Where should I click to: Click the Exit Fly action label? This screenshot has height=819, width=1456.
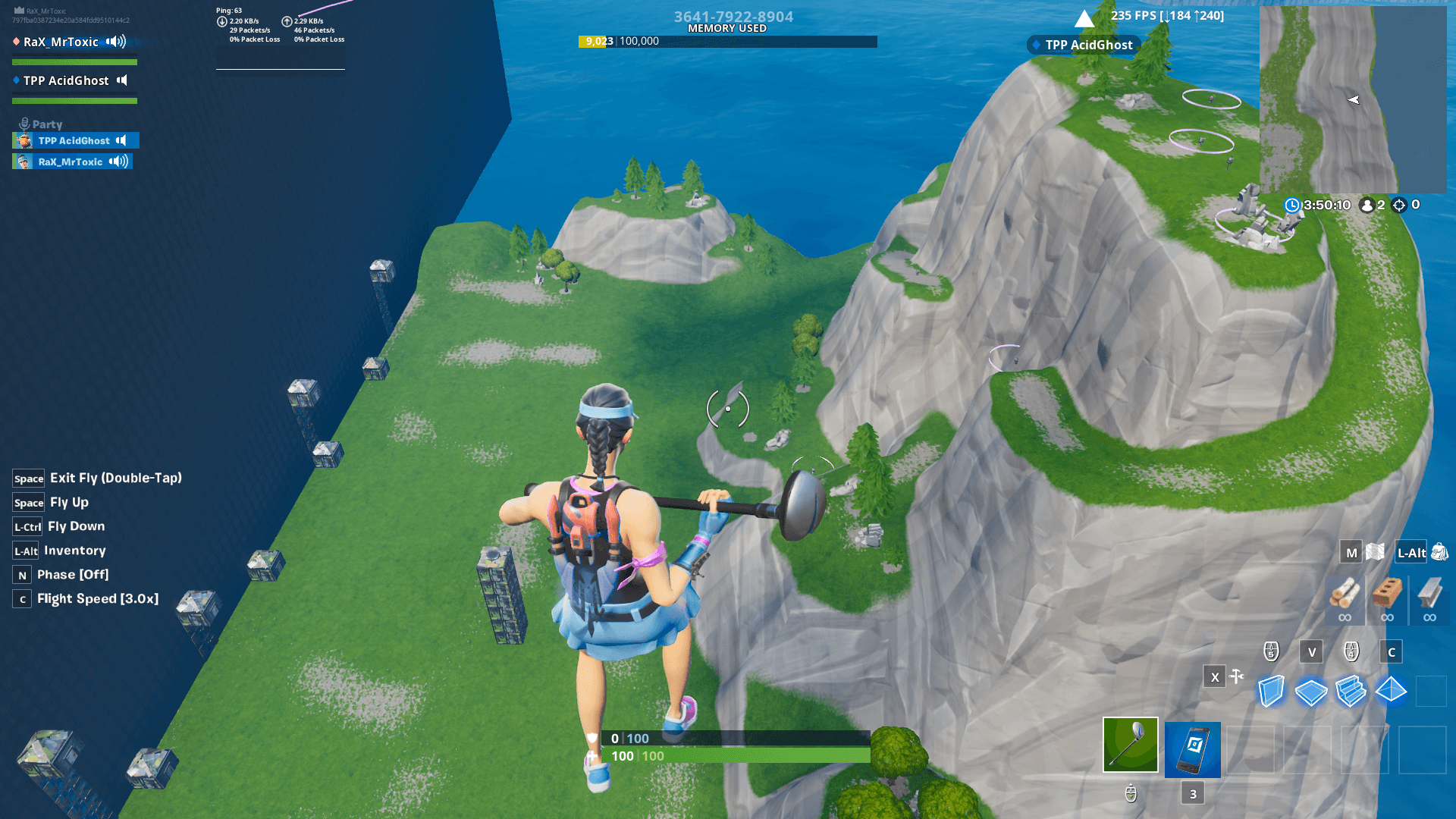[x=115, y=478]
